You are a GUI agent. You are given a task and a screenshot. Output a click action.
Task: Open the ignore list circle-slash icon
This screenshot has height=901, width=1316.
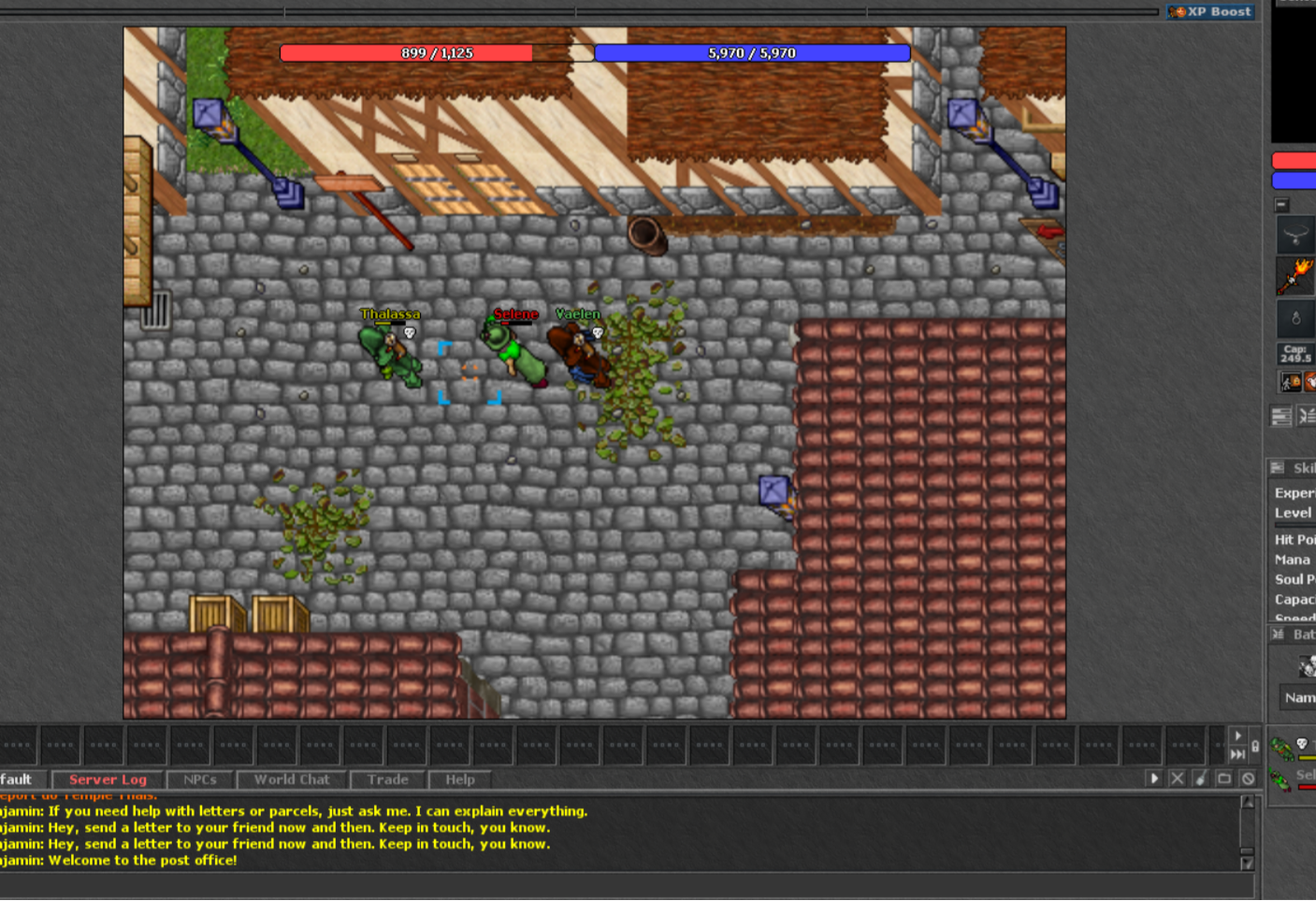point(1248,778)
